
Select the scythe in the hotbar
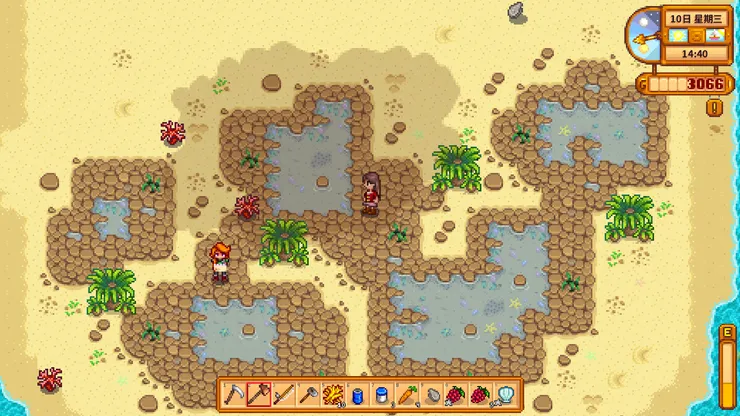[x=233, y=395]
